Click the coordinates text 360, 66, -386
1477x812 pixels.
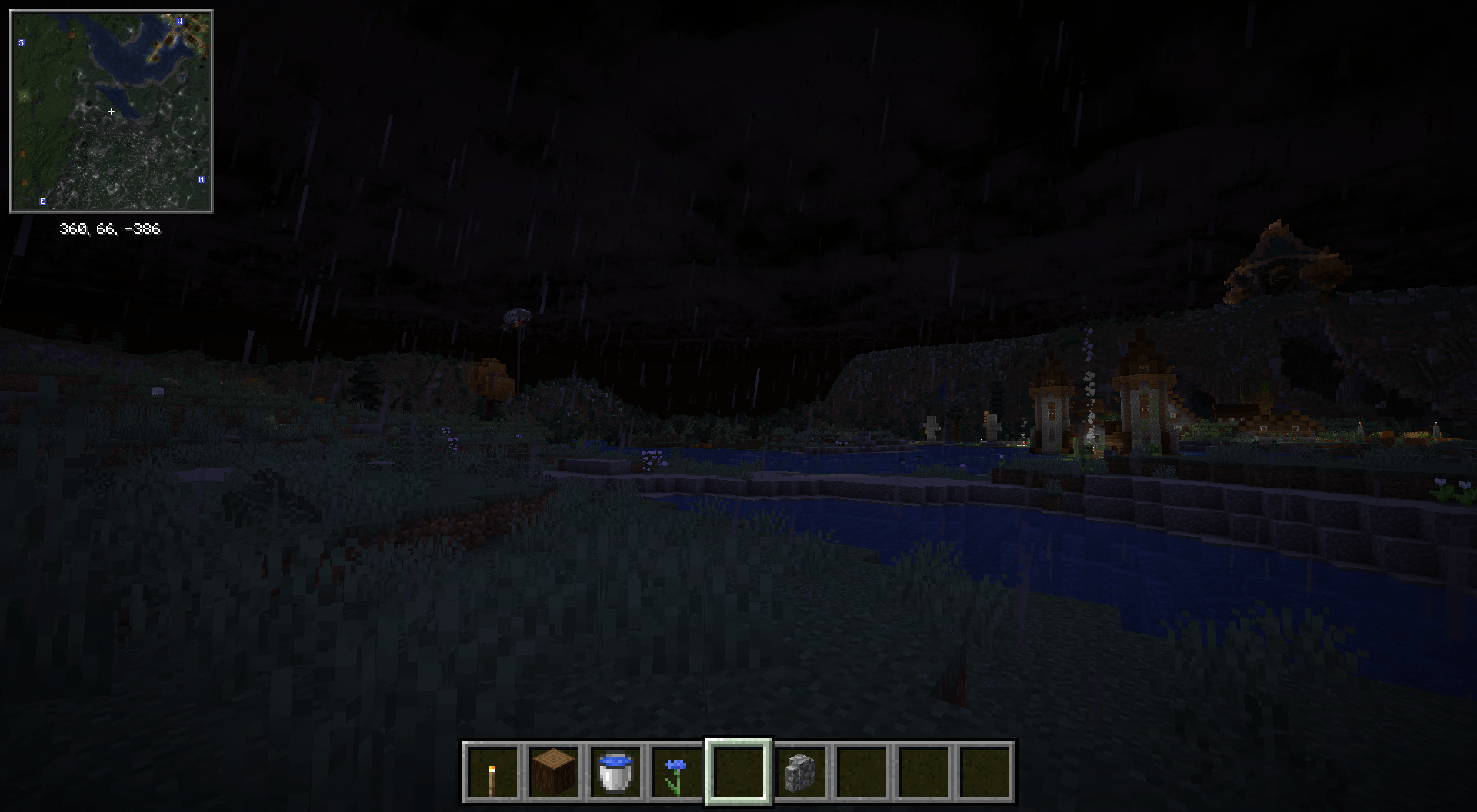(110, 228)
